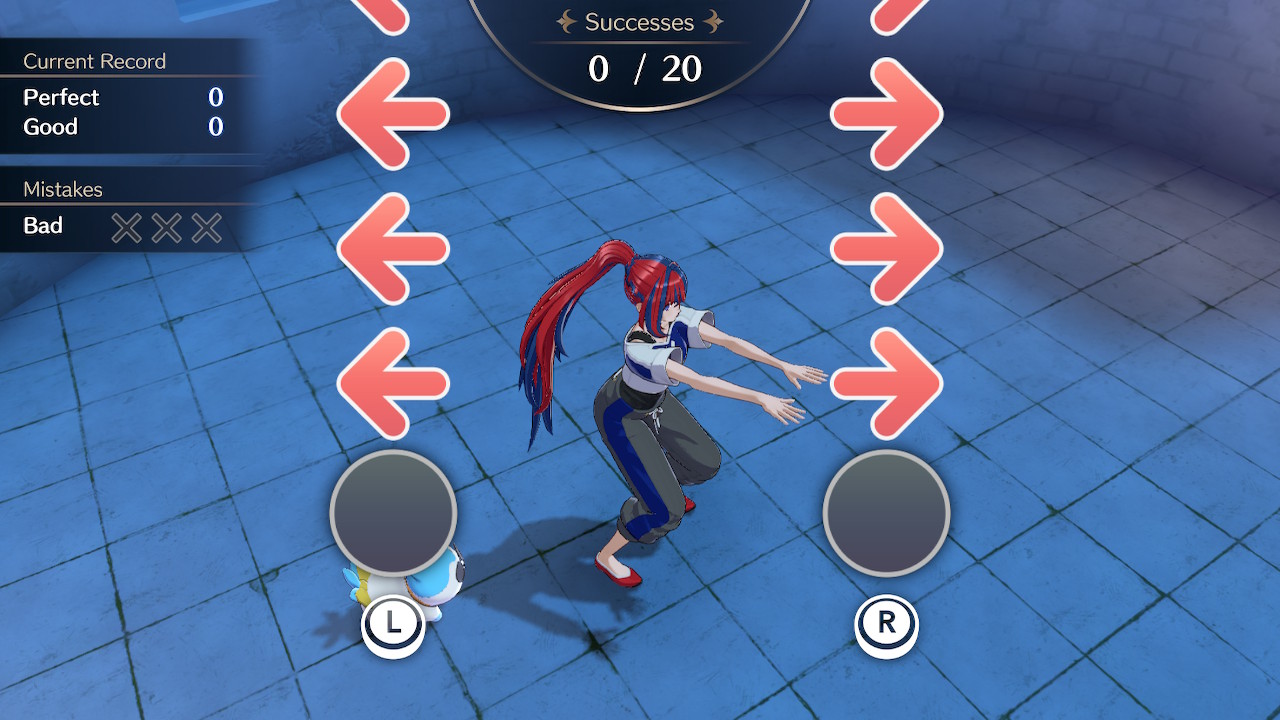Click the Mistakes panel header
This screenshot has width=1280, height=720.
point(62,189)
